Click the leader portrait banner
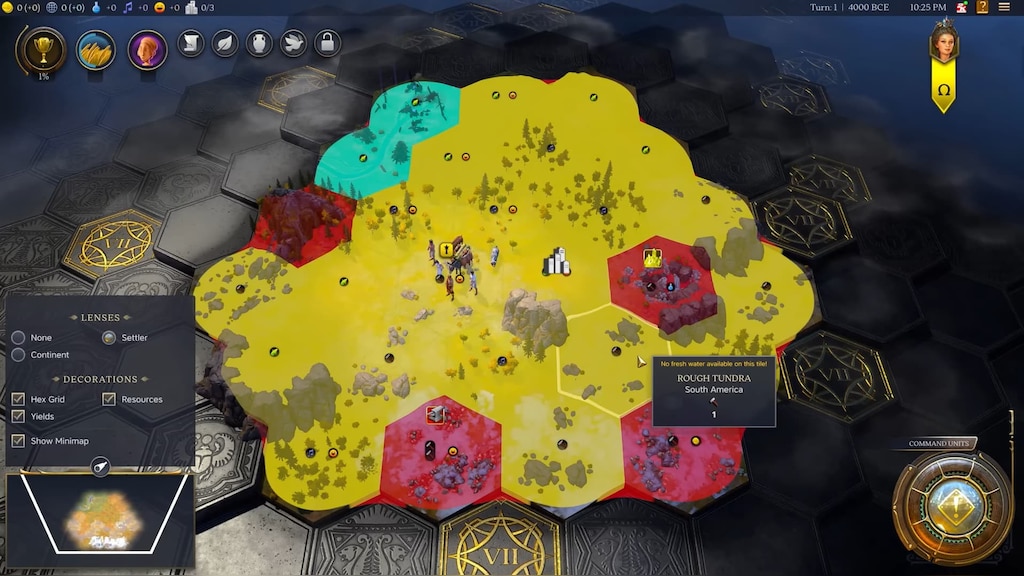 tap(943, 60)
